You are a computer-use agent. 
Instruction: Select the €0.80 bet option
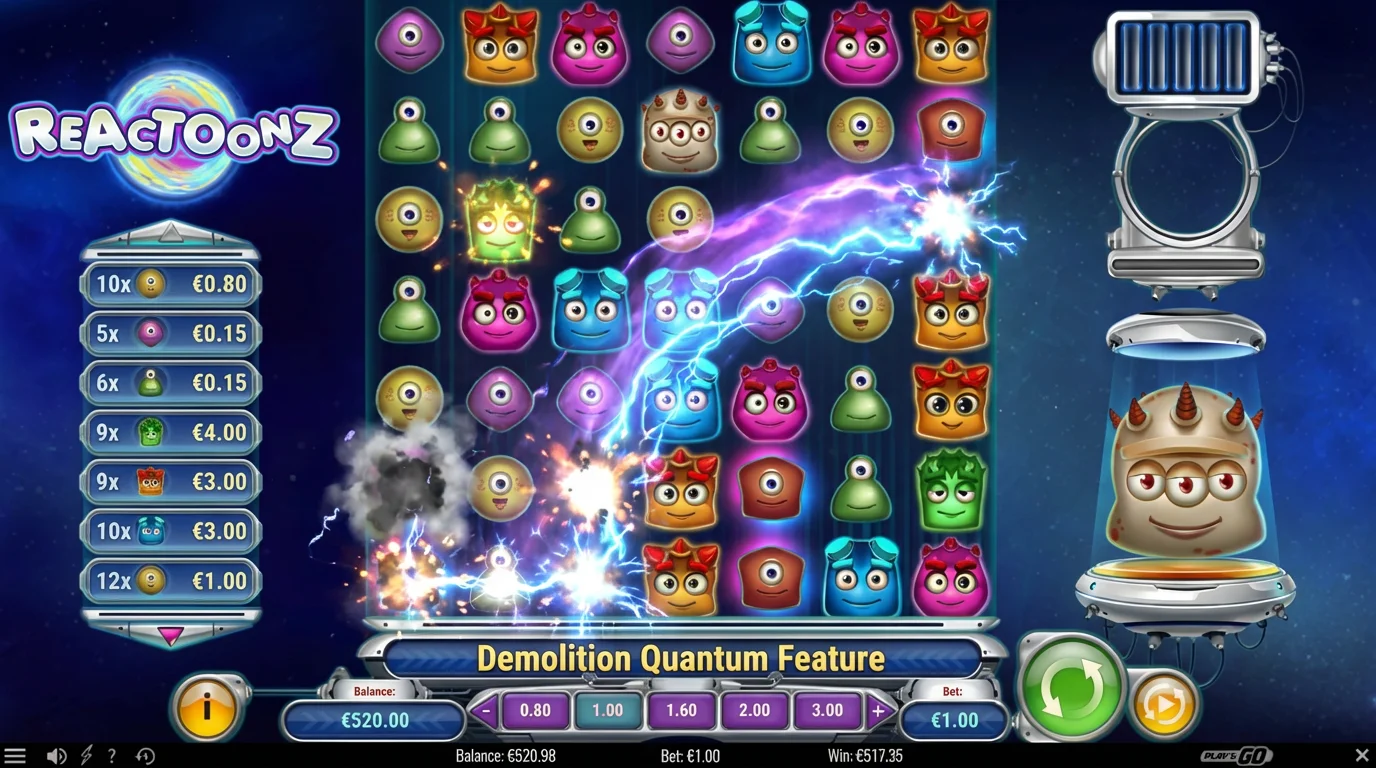pyautogui.click(x=536, y=710)
